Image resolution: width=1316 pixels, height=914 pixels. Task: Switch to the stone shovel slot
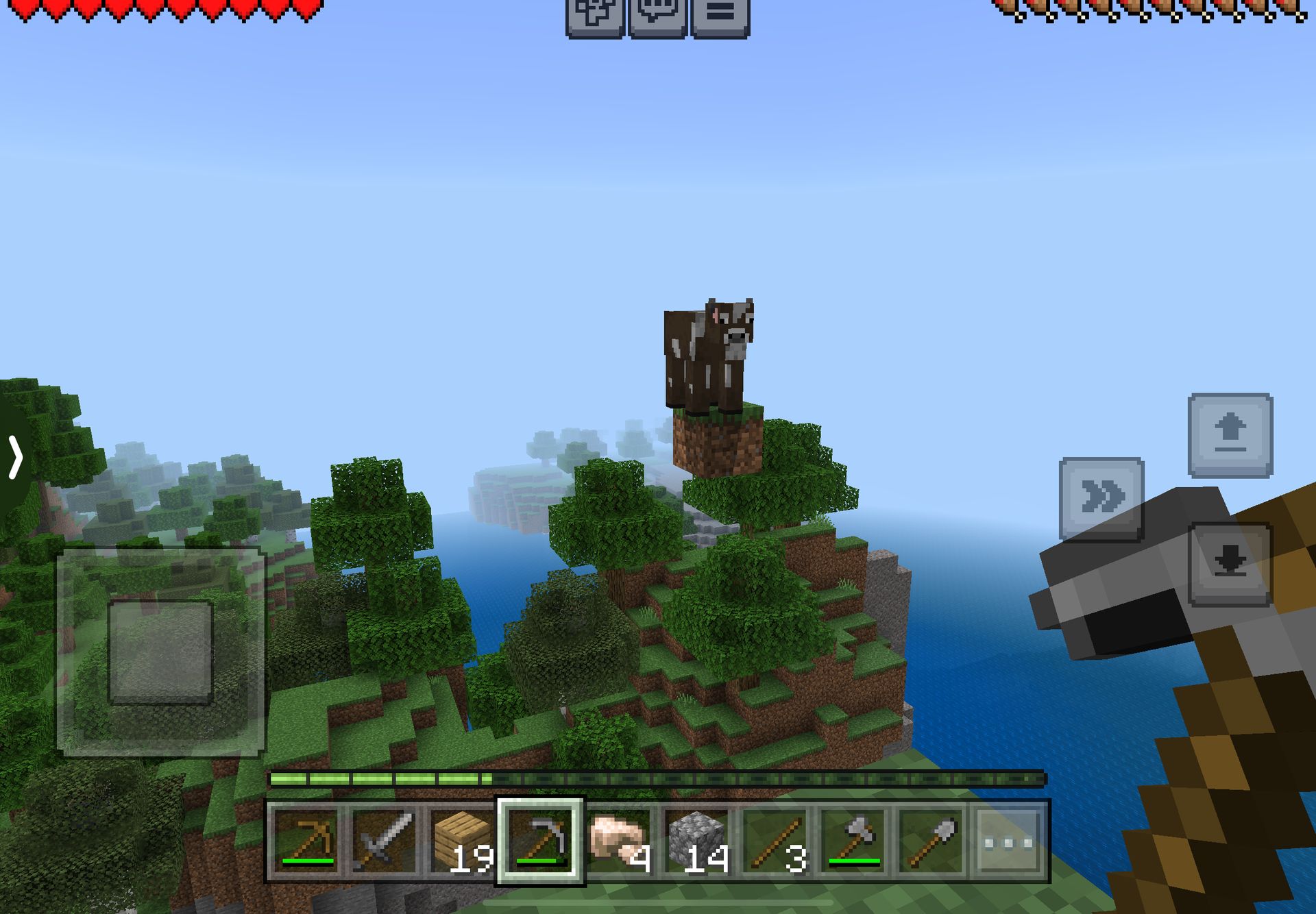(x=931, y=841)
